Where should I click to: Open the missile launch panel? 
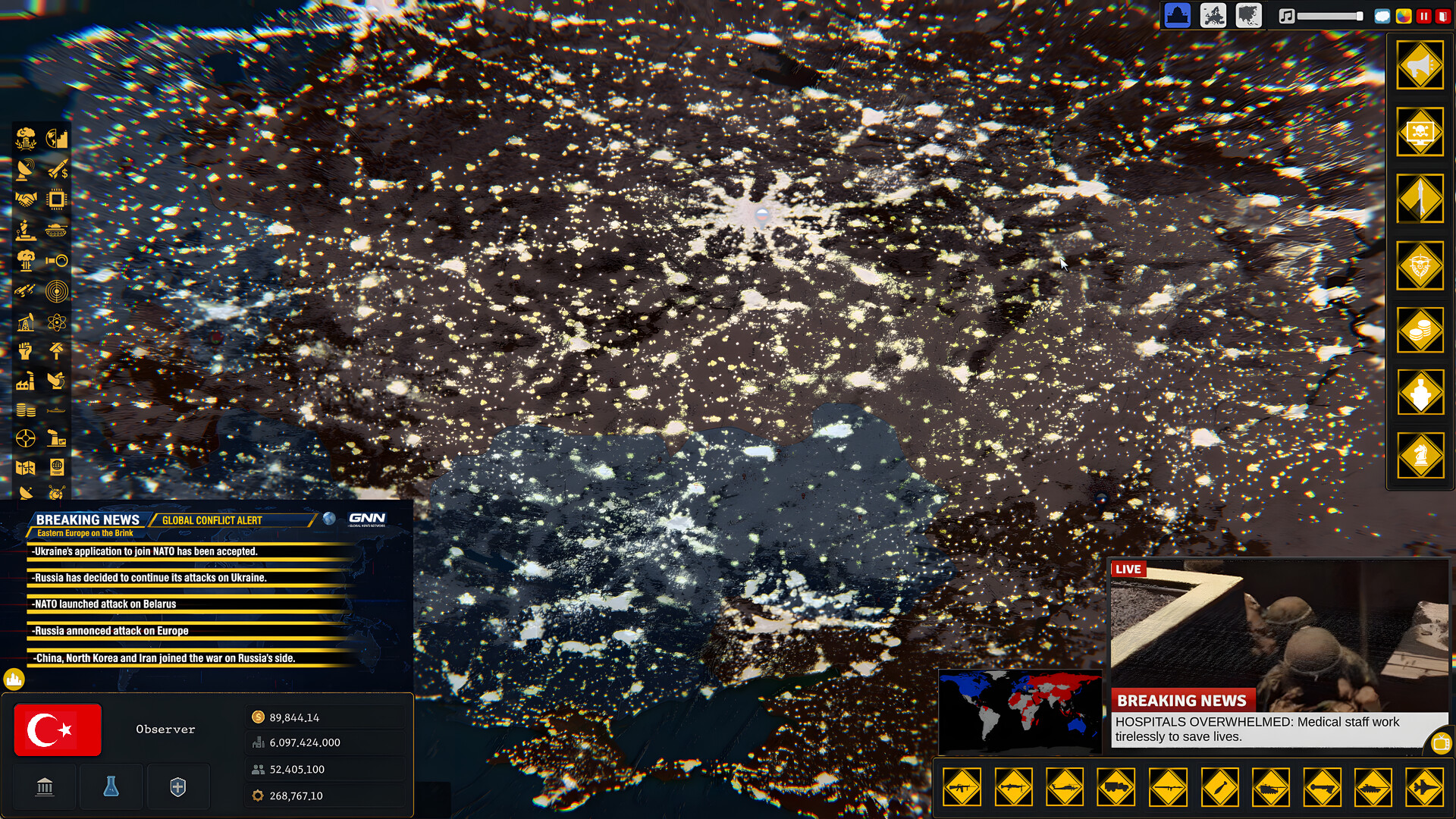(x=1422, y=199)
